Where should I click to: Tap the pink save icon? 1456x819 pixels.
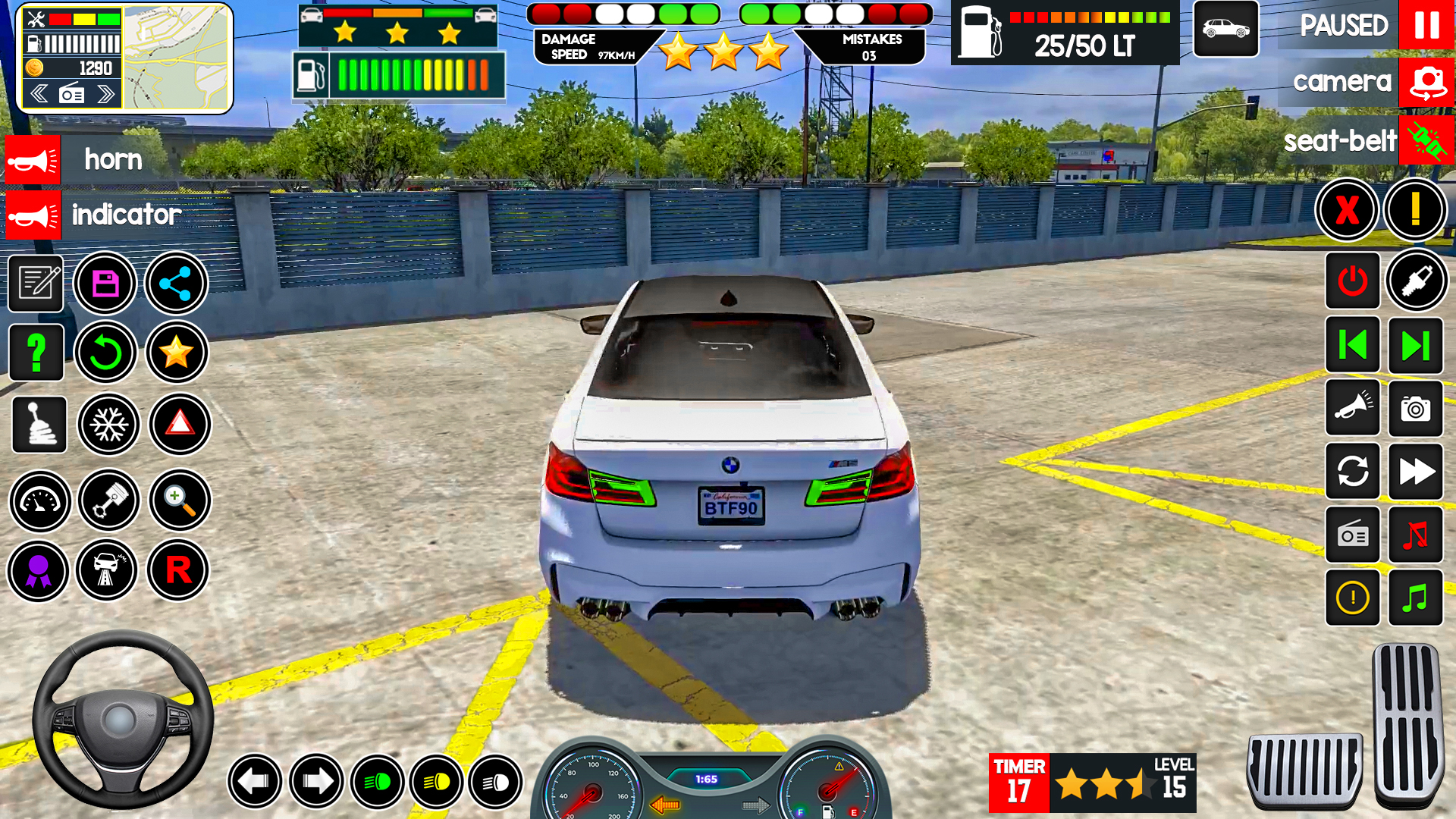[x=106, y=282]
